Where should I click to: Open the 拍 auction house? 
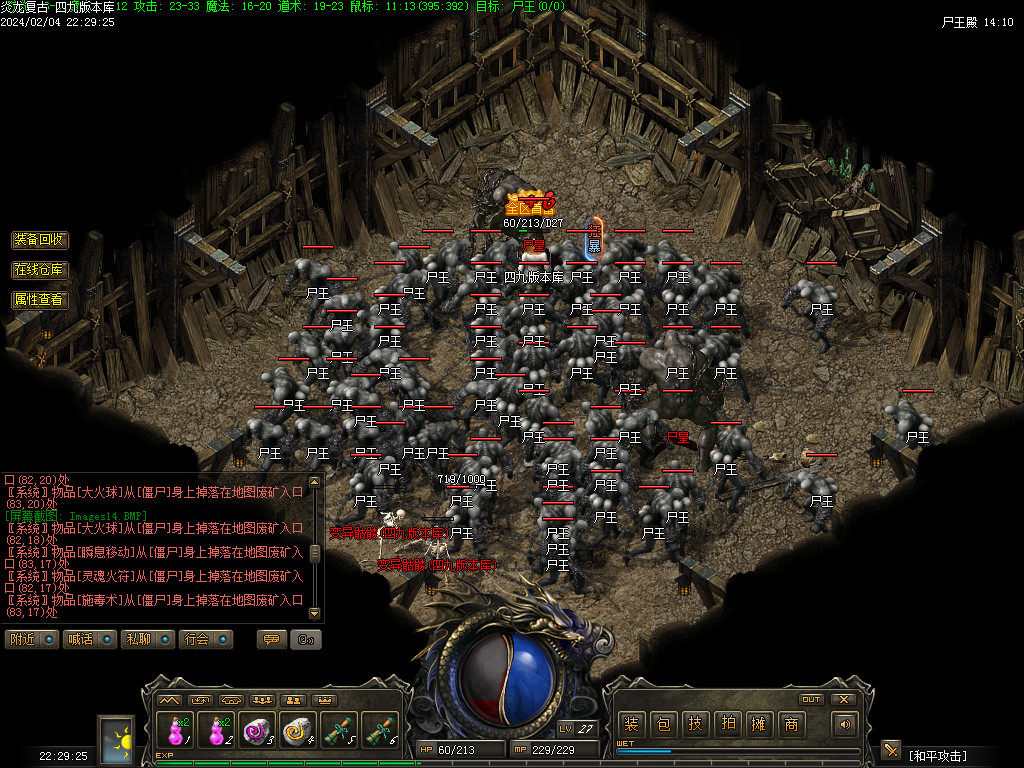(727, 724)
